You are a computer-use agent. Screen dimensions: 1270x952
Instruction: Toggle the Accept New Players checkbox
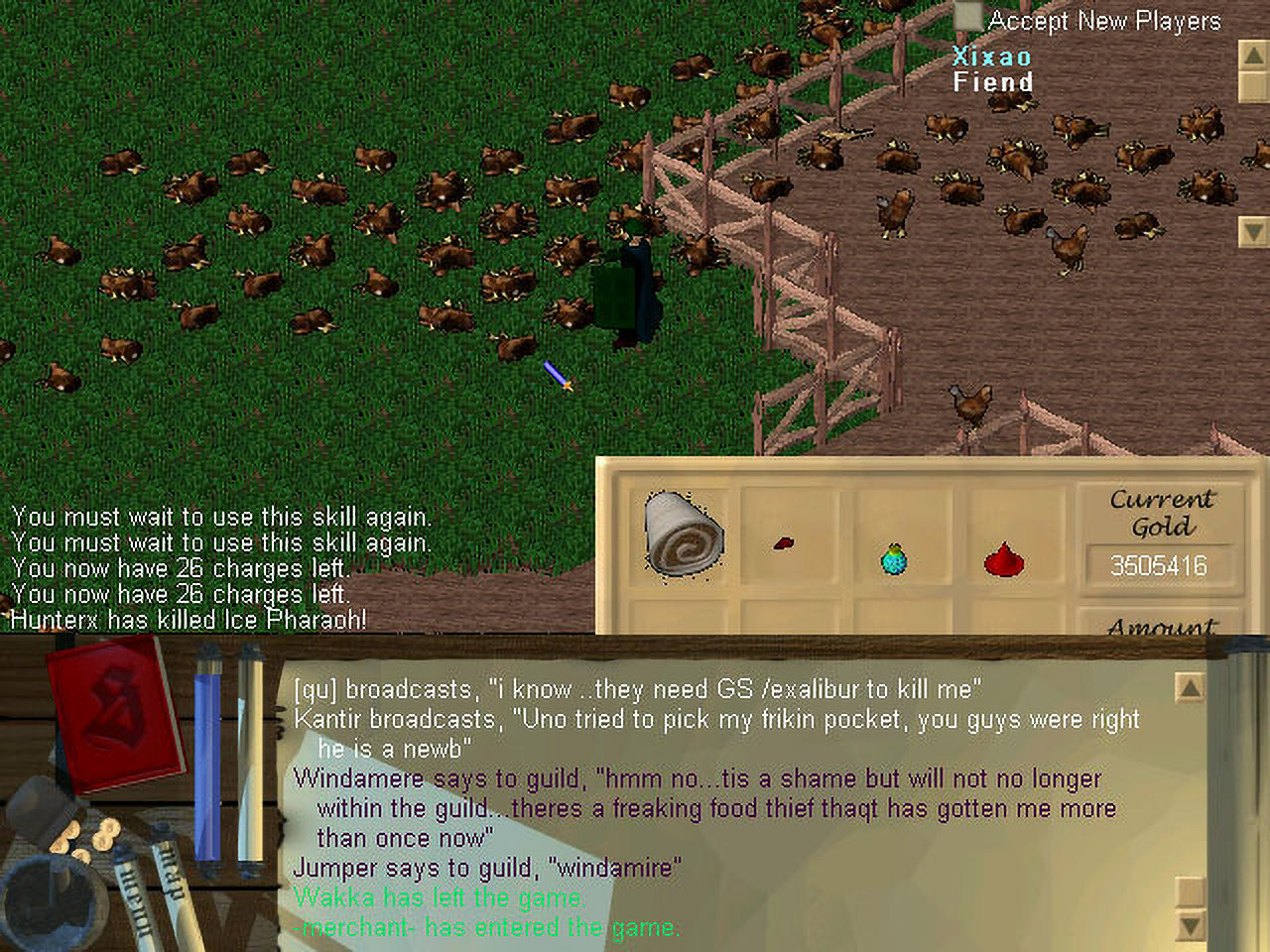click(x=967, y=19)
